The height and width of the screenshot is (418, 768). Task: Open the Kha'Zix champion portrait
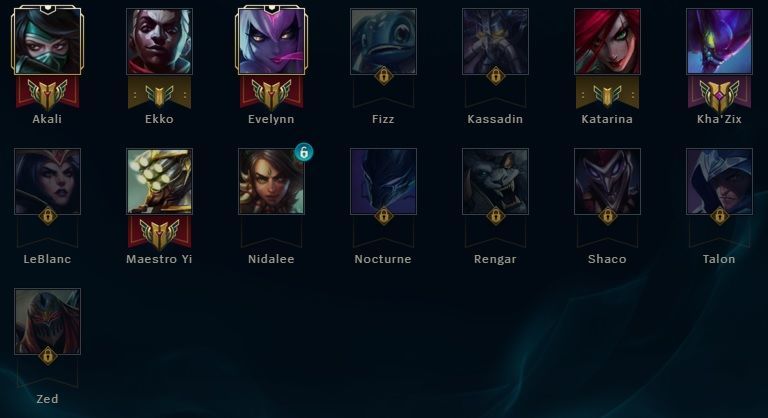(719, 42)
